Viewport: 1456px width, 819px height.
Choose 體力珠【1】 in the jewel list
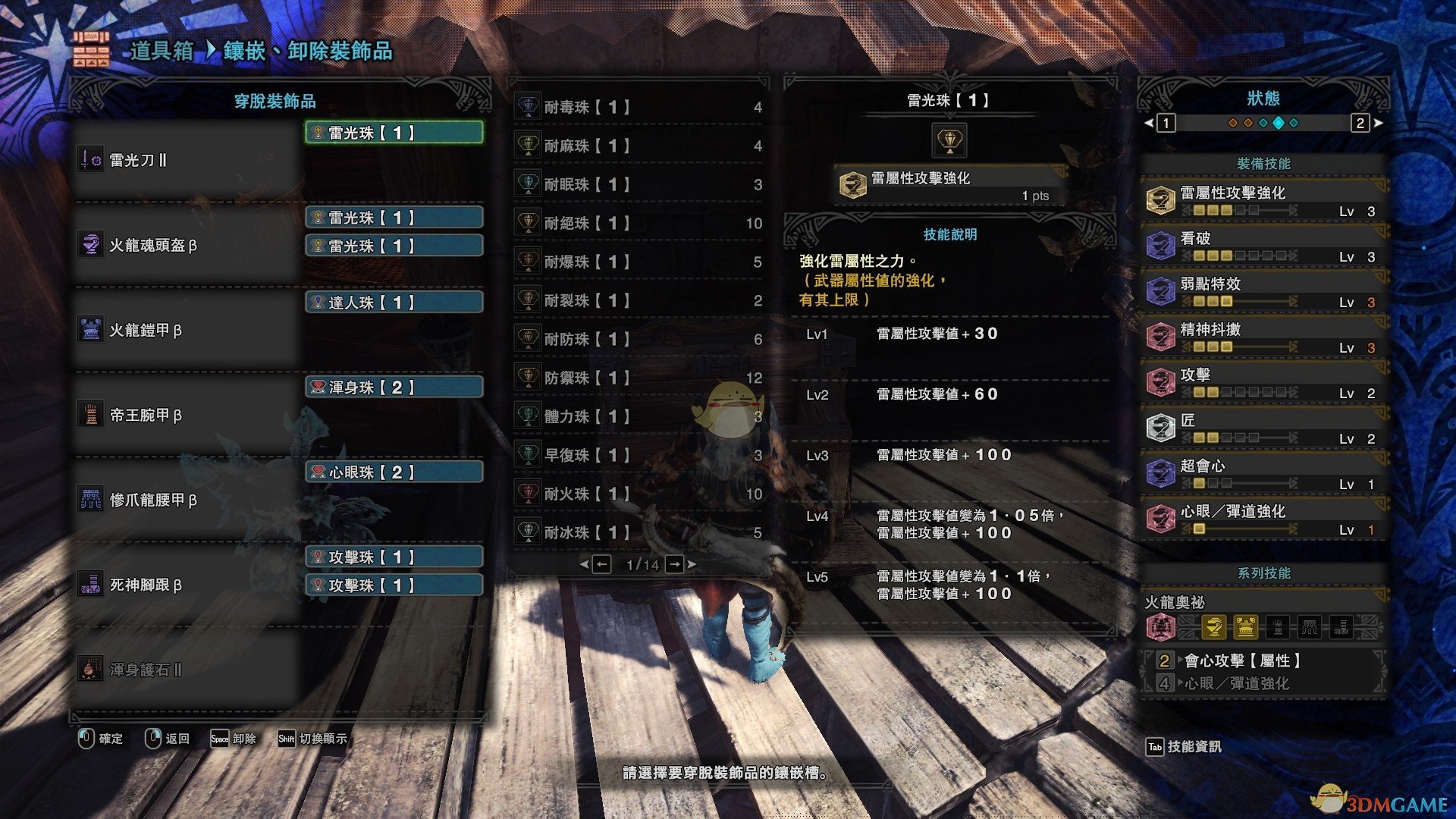pyautogui.click(x=637, y=416)
